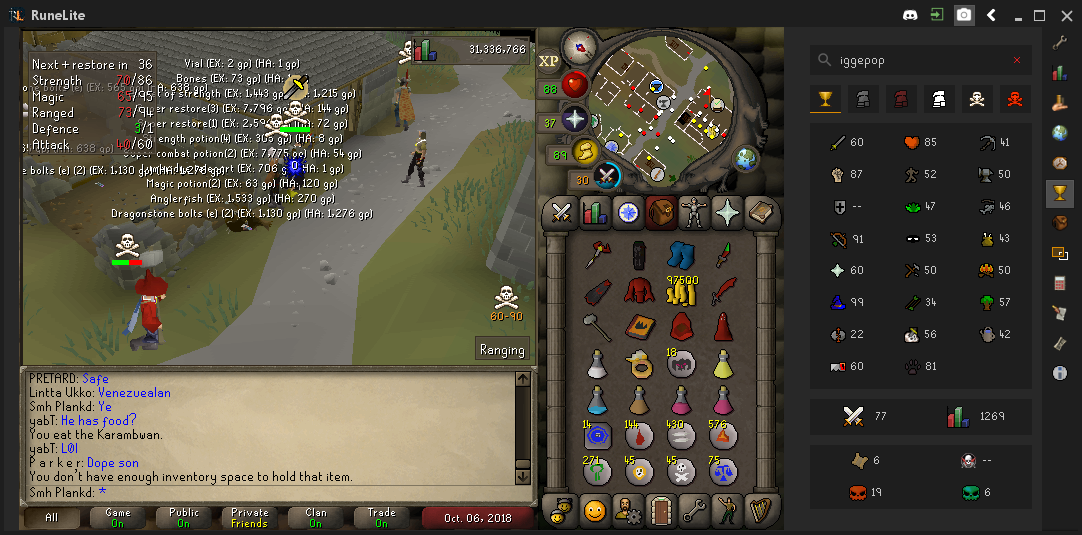Image resolution: width=1082 pixels, height=535 pixels.
Task: Click the warhammer in the inventory
Action: pyautogui.click(x=597, y=326)
